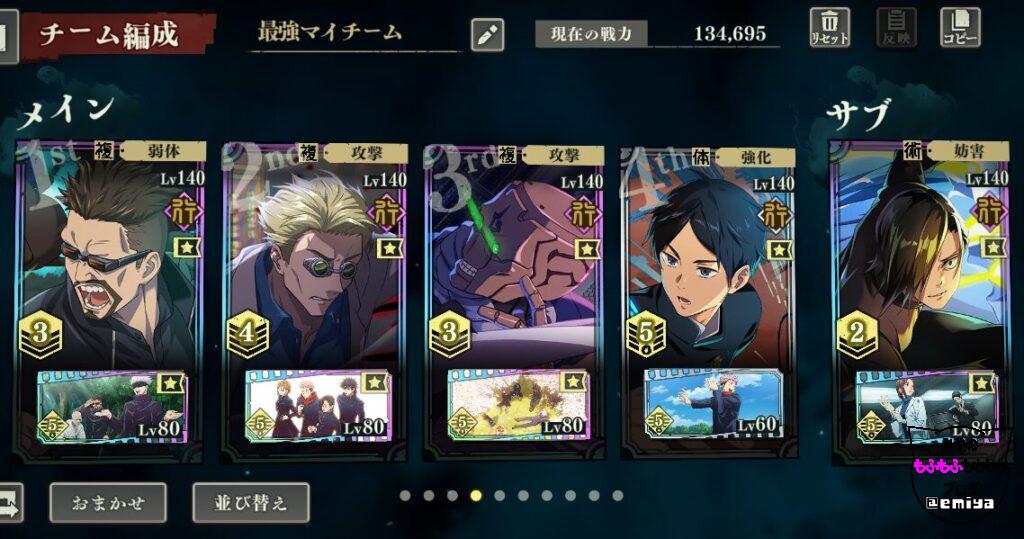Image resolution: width=1024 pixels, height=539 pixels.
Task: Reset the team with trash can button
Action: (830, 27)
